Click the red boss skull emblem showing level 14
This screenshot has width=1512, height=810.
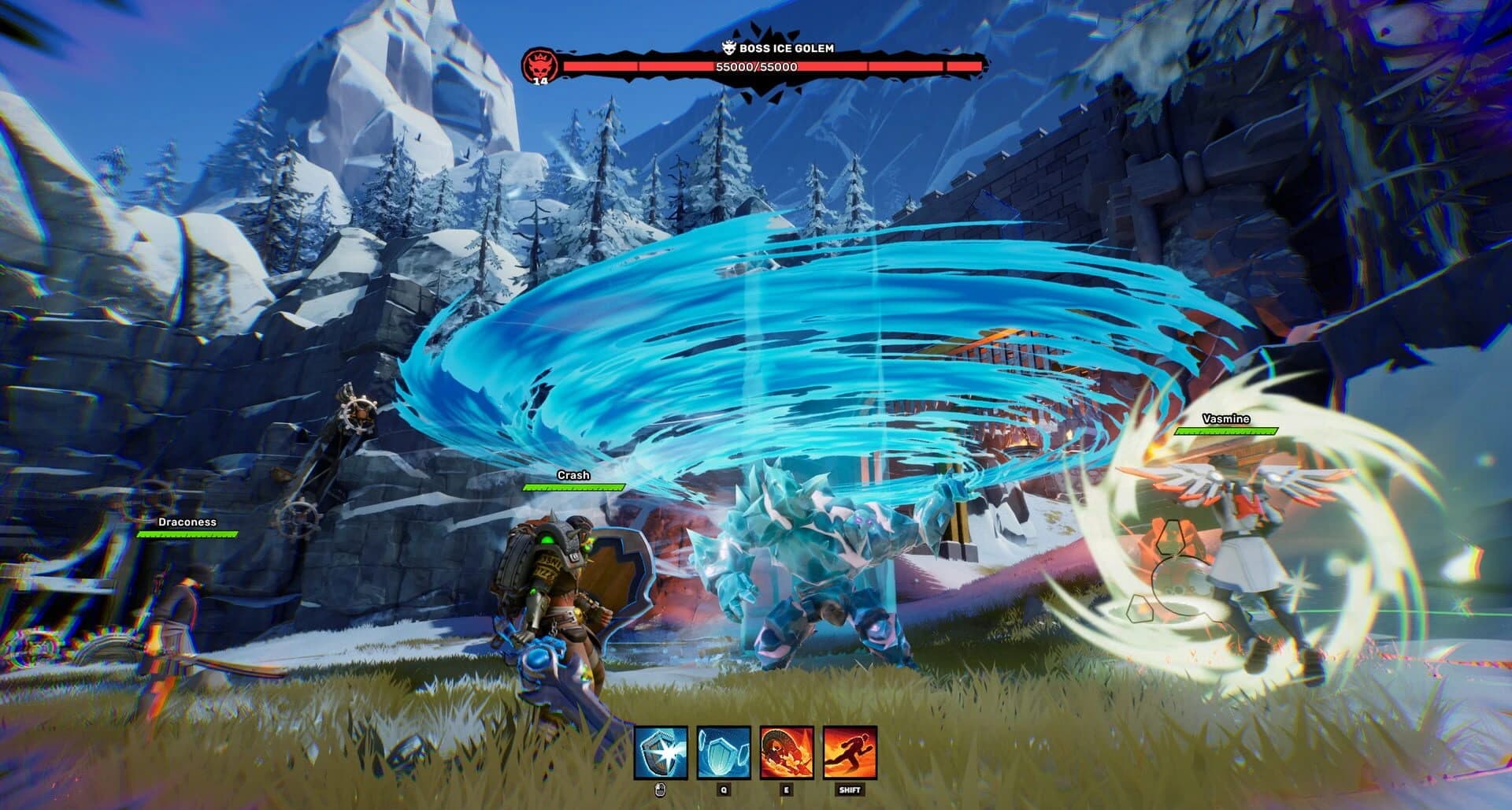tap(541, 65)
